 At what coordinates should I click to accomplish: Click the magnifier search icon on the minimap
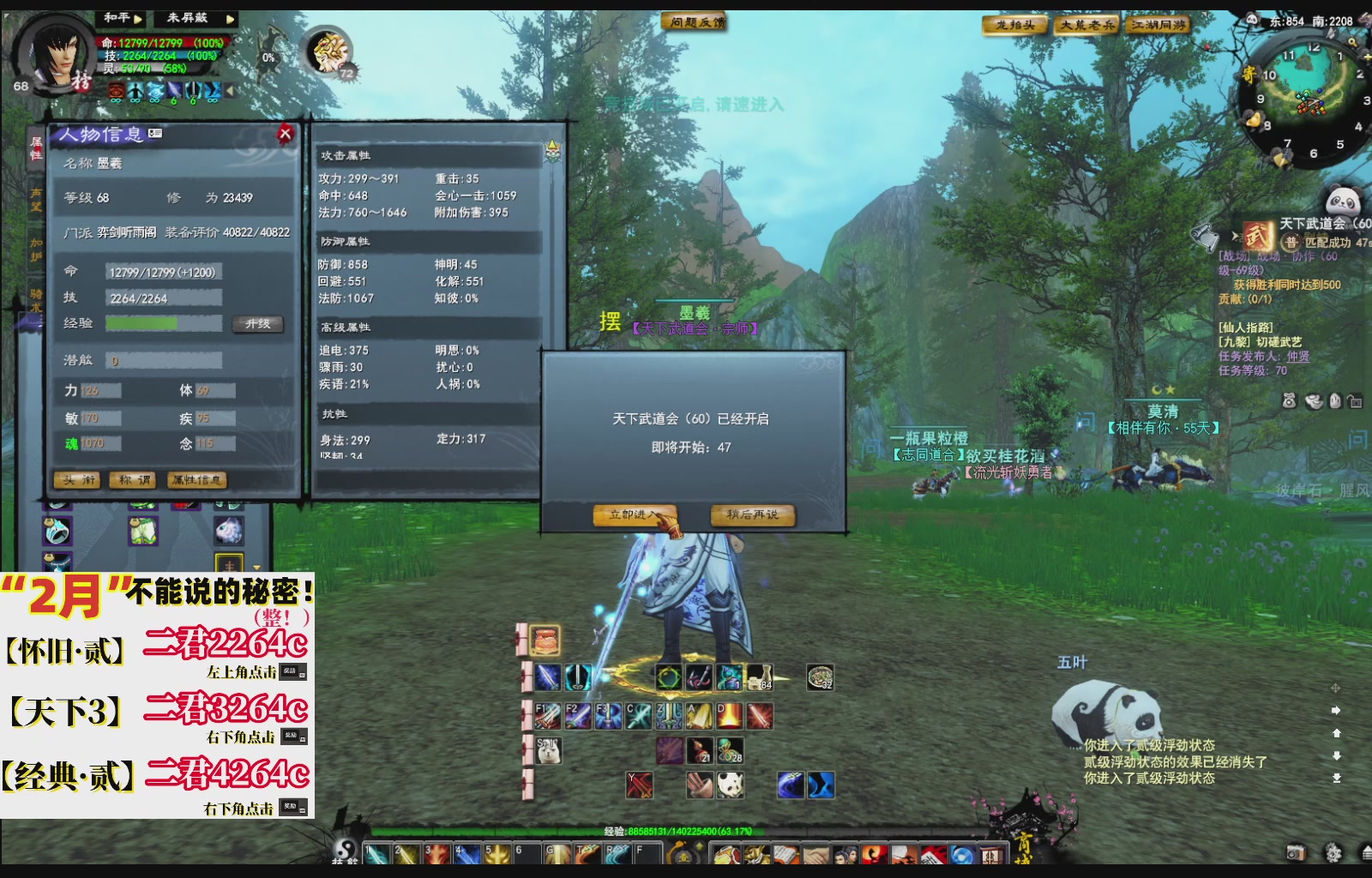click(x=1353, y=40)
